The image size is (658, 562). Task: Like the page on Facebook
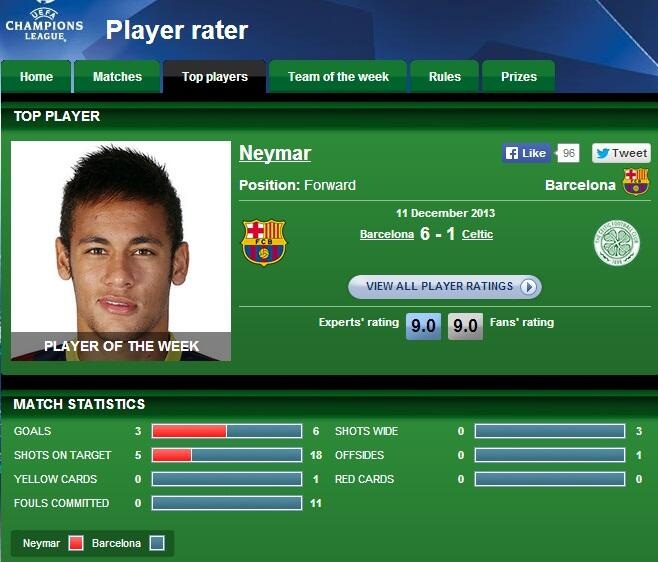coord(526,153)
